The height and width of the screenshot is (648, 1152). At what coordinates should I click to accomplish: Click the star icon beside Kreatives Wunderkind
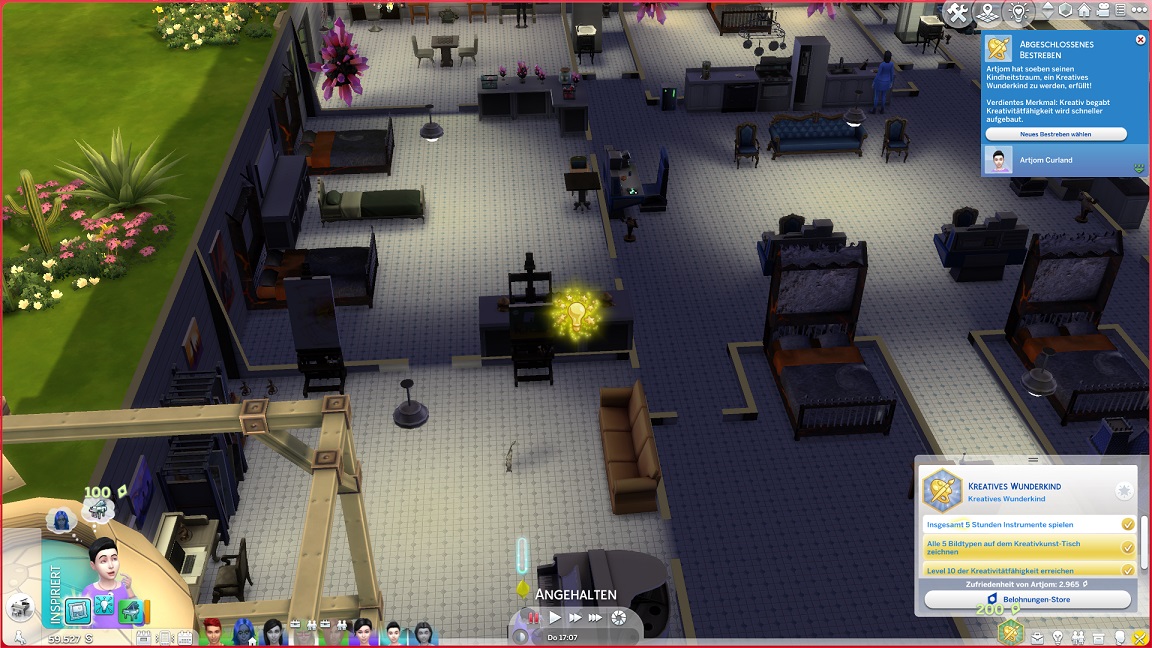1124,490
